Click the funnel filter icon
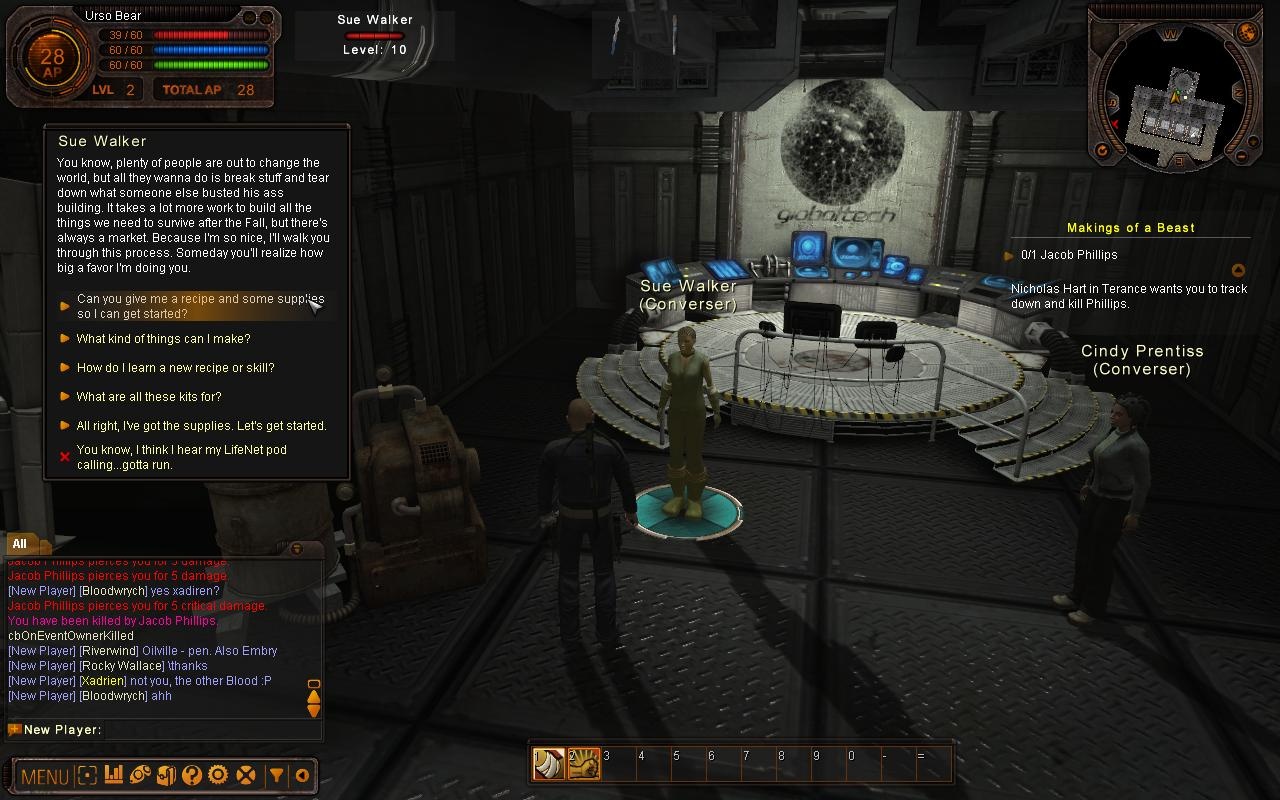1280x800 pixels. [x=276, y=775]
